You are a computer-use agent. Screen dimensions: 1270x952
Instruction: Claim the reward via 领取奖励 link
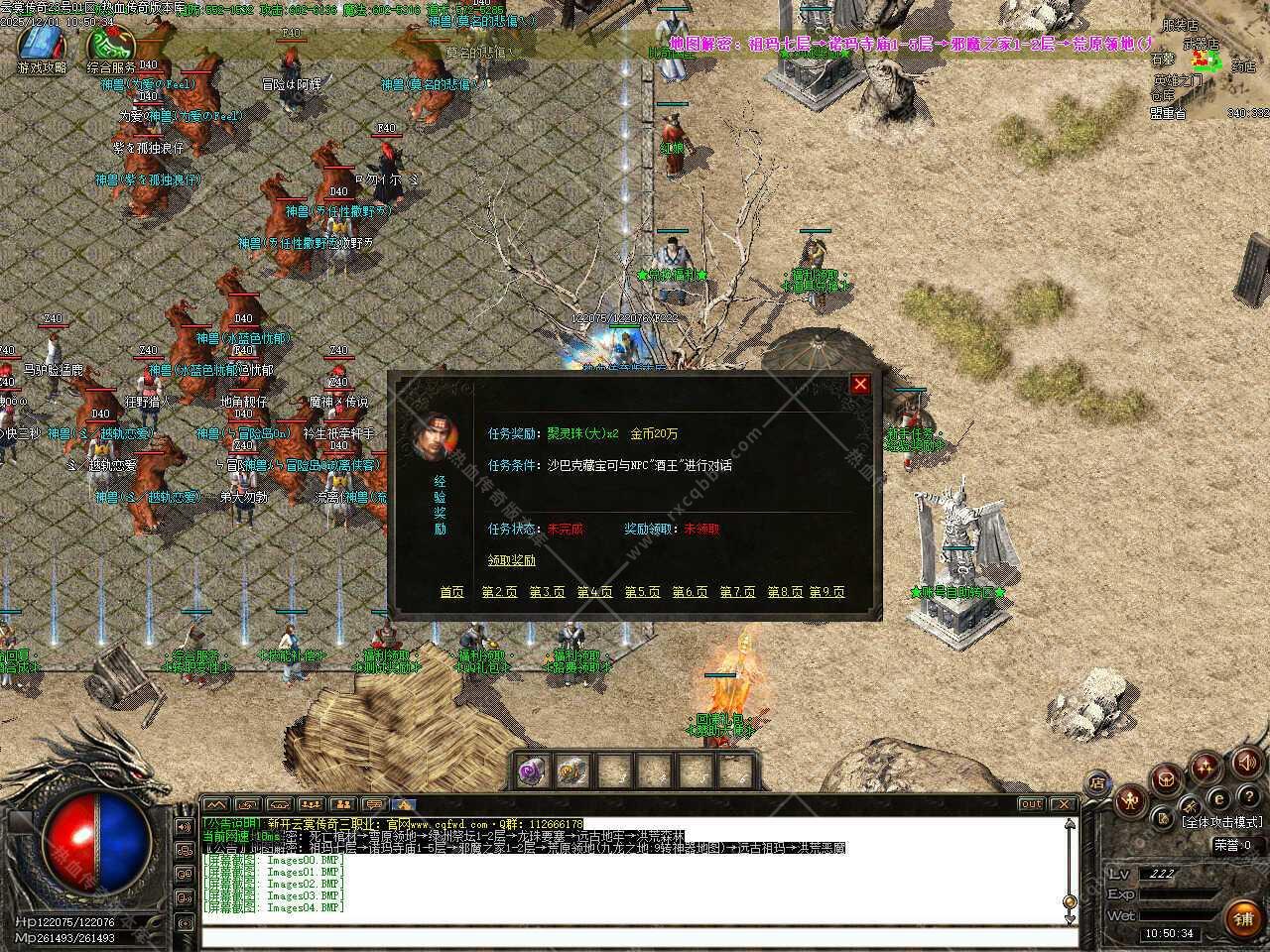click(x=511, y=560)
